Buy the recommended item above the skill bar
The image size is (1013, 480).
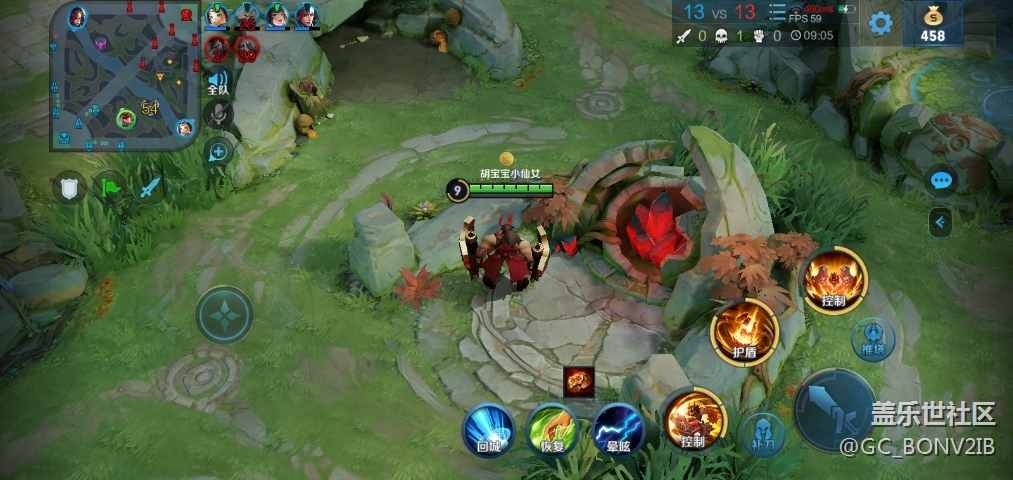pos(579,380)
